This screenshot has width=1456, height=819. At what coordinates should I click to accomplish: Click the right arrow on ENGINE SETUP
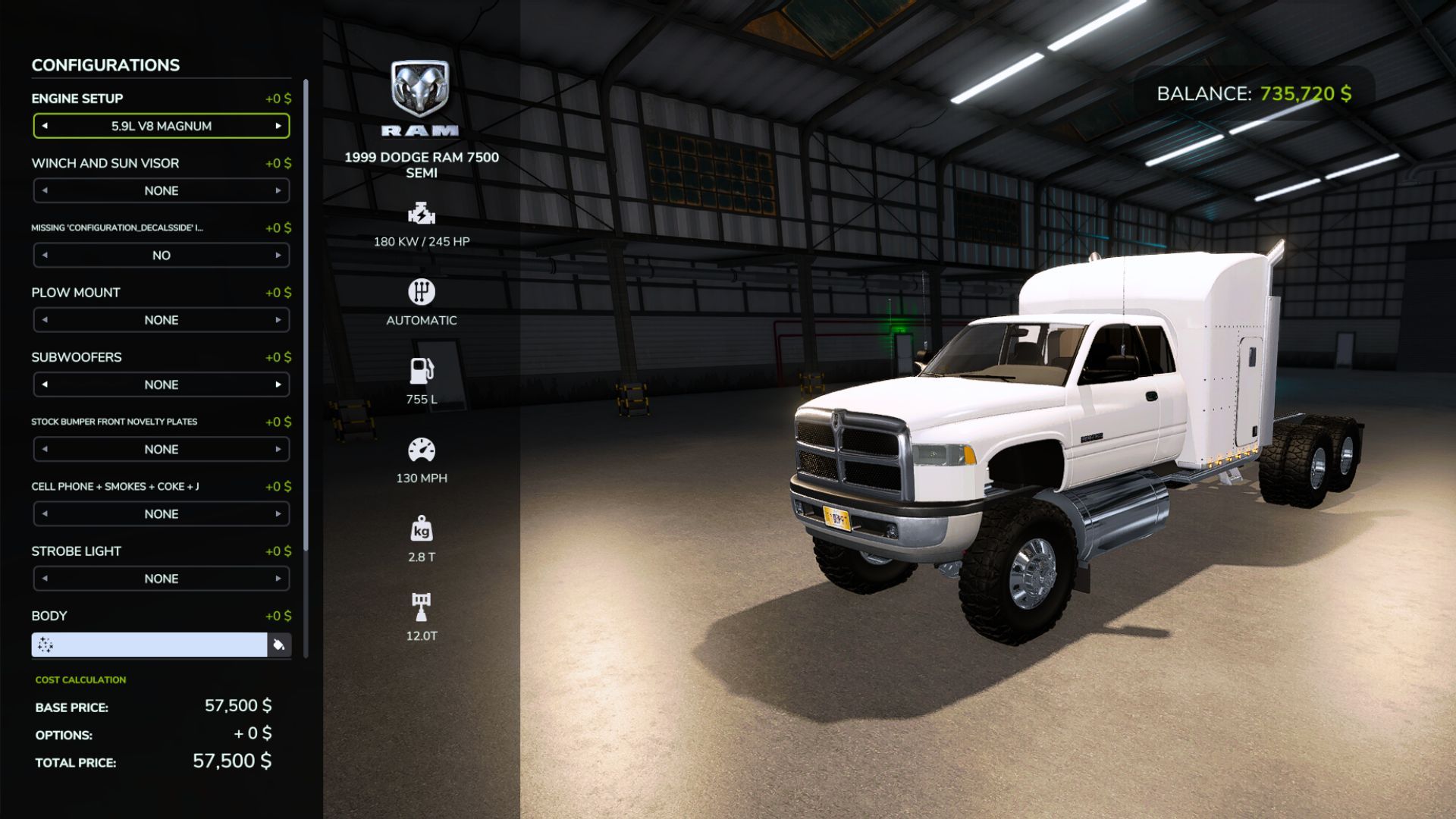[x=278, y=126]
